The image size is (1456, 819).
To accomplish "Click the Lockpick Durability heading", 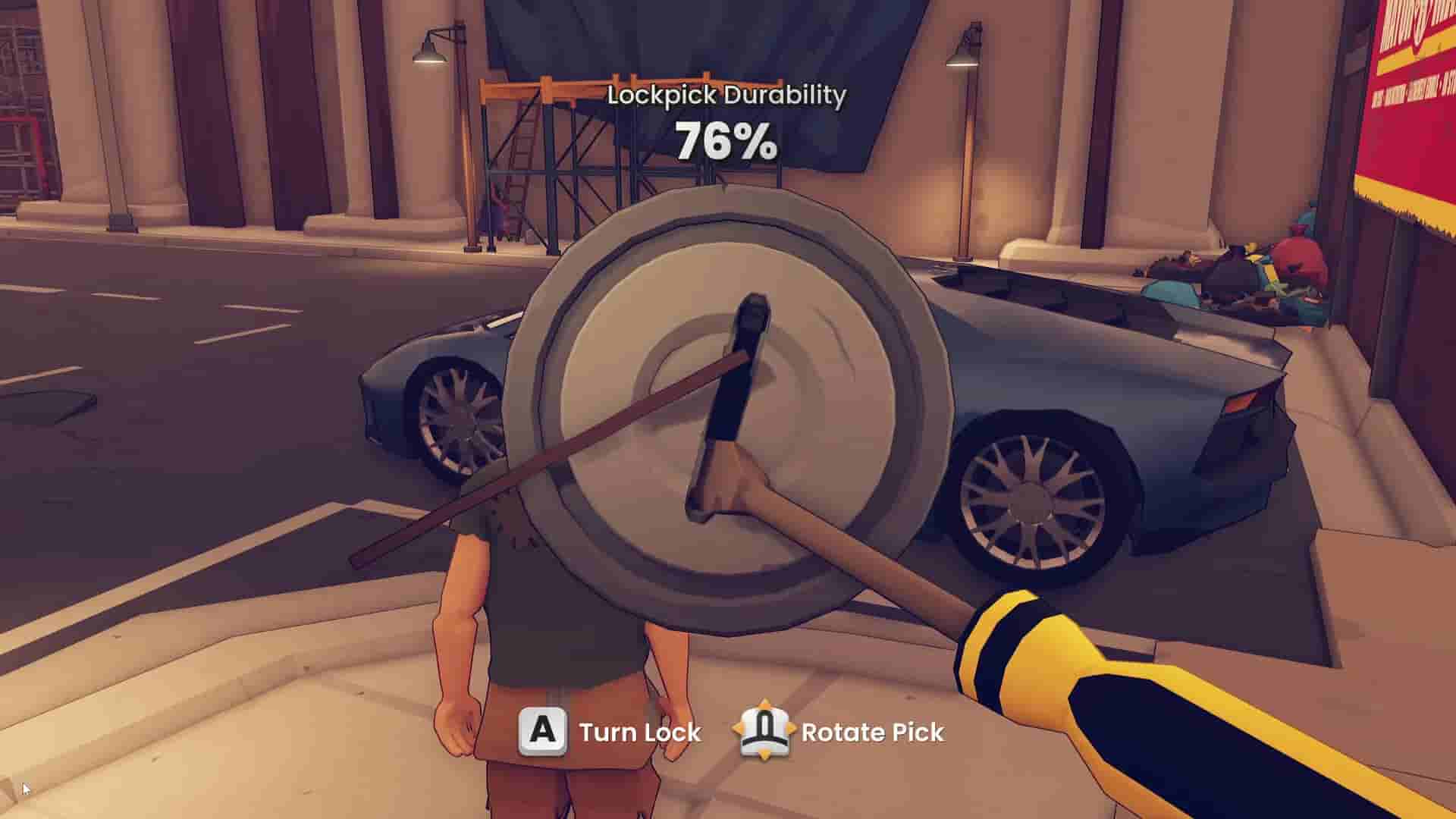I will (726, 94).
